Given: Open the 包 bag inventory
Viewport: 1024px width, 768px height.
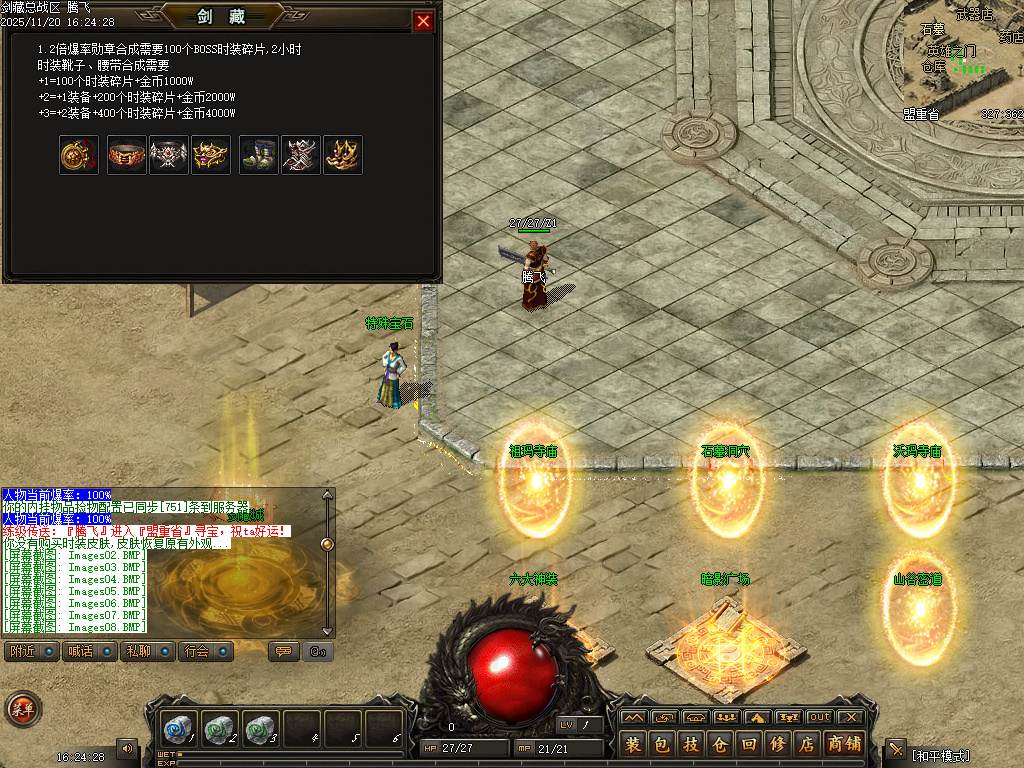Looking at the screenshot, I should (x=662, y=744).
